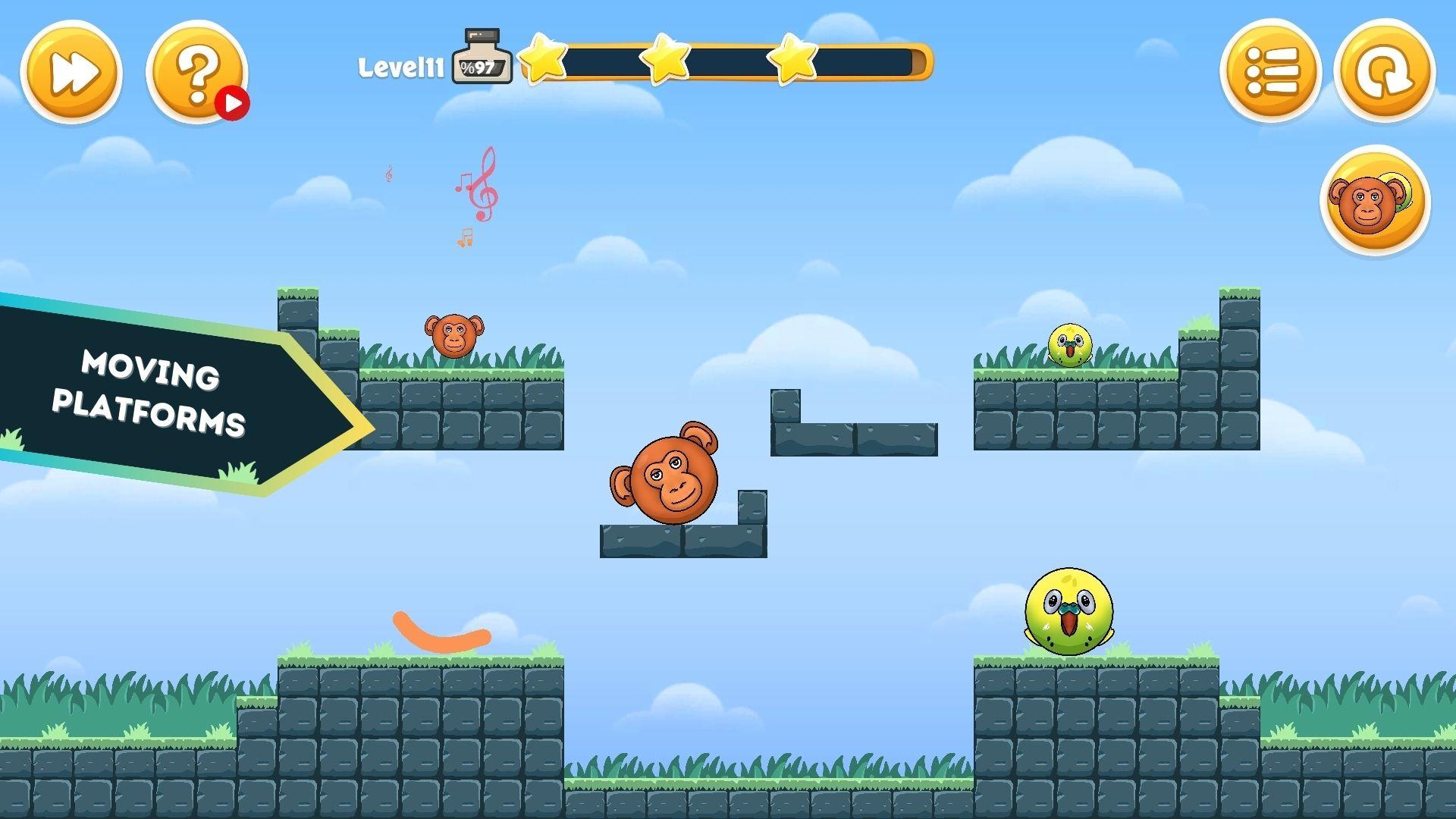Click the fast-forward skip level icon
This screenshot has width=1456, height=819.
point(72,72)
